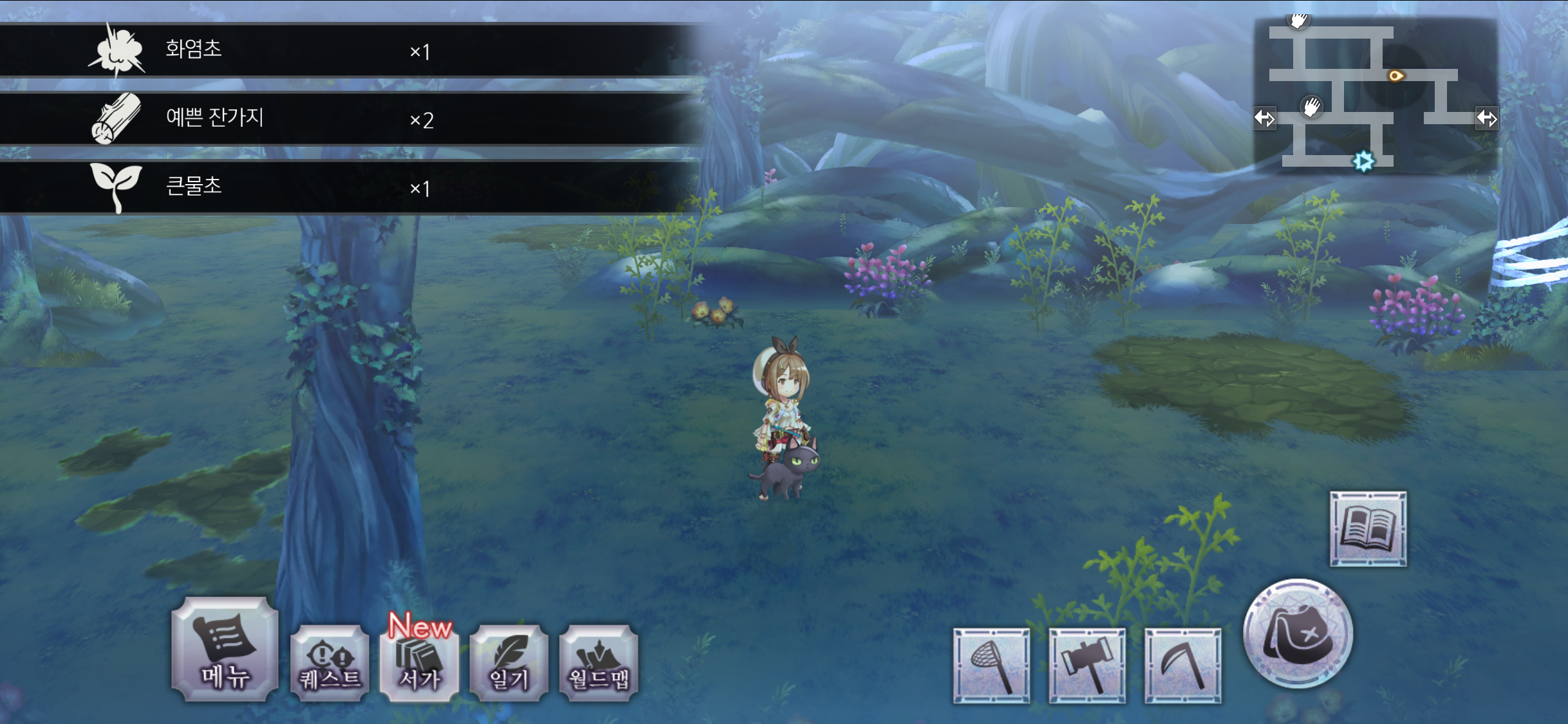
Task: Open the open-book encyclopedia icon
Action: click(x=1368, y=529)
